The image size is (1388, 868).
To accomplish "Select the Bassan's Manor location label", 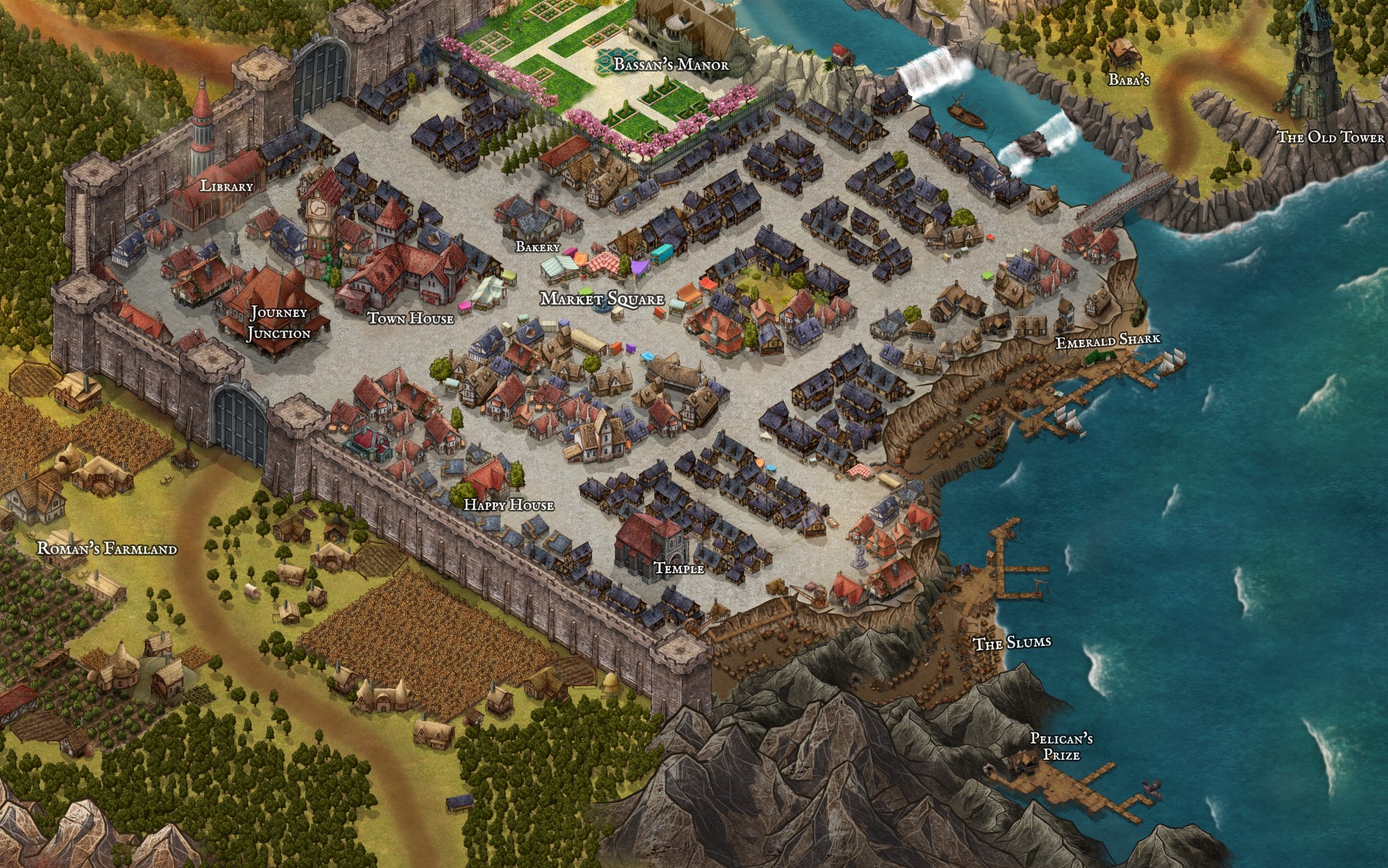I will pos(671,65).
